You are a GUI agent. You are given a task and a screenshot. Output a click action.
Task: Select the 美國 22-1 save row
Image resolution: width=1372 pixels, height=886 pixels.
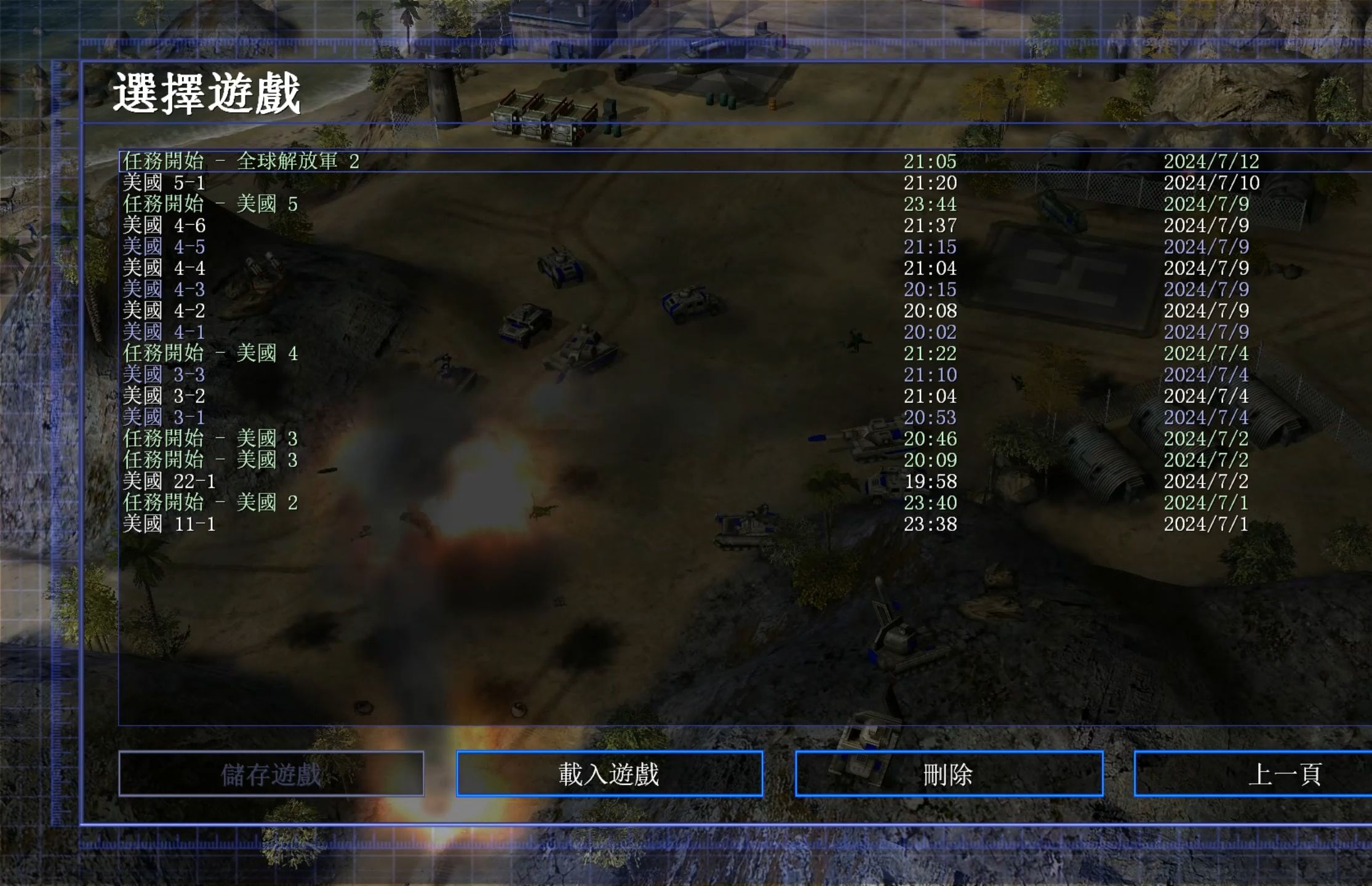point(169,481)
